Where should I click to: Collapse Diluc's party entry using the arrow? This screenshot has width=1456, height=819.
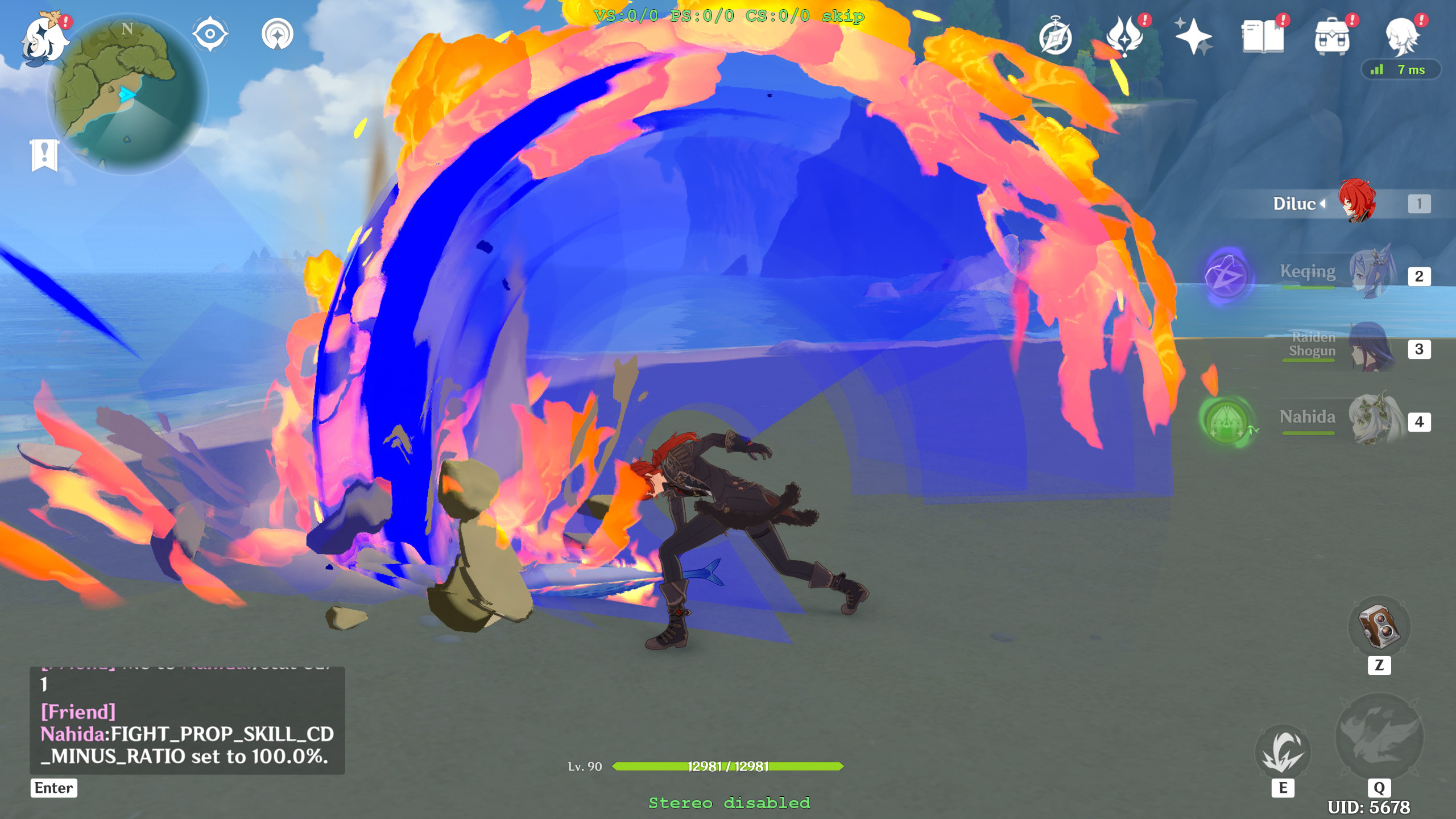coord(1323,204)
